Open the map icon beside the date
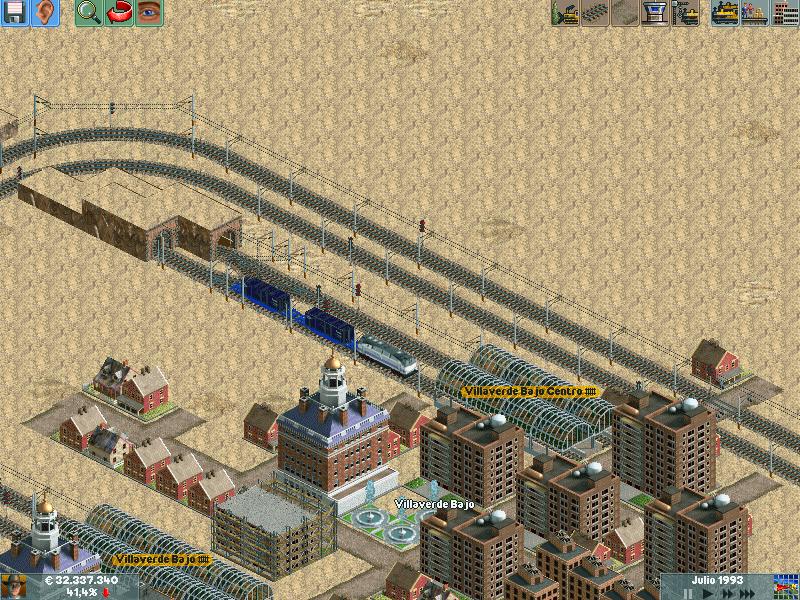 pyautogui.click(x=786, y=587)
